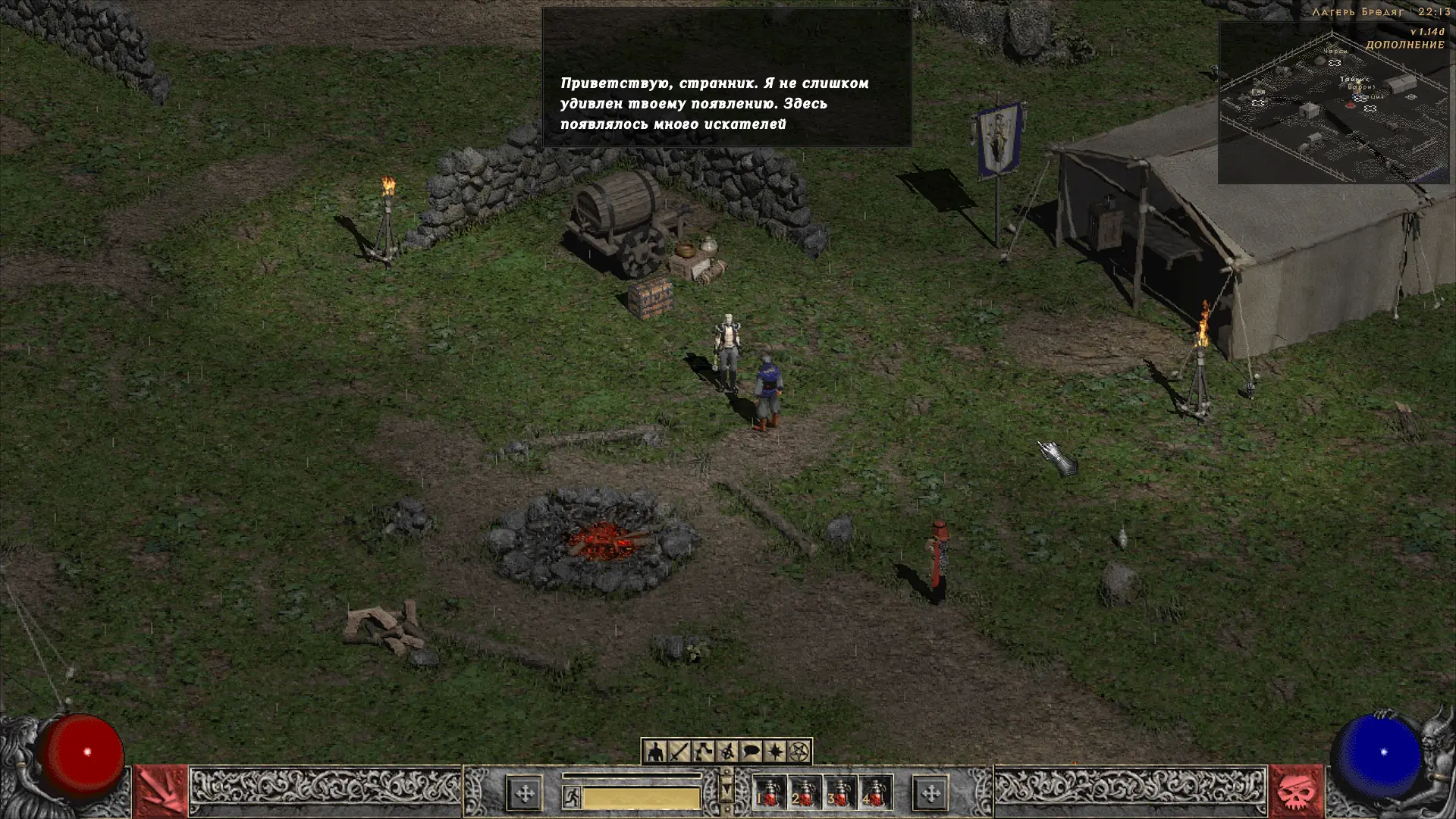The height and width of the screenshot is (819, 1456).
Task: Collapse the mini panel with the arrow button
Action: pos(726,790)
